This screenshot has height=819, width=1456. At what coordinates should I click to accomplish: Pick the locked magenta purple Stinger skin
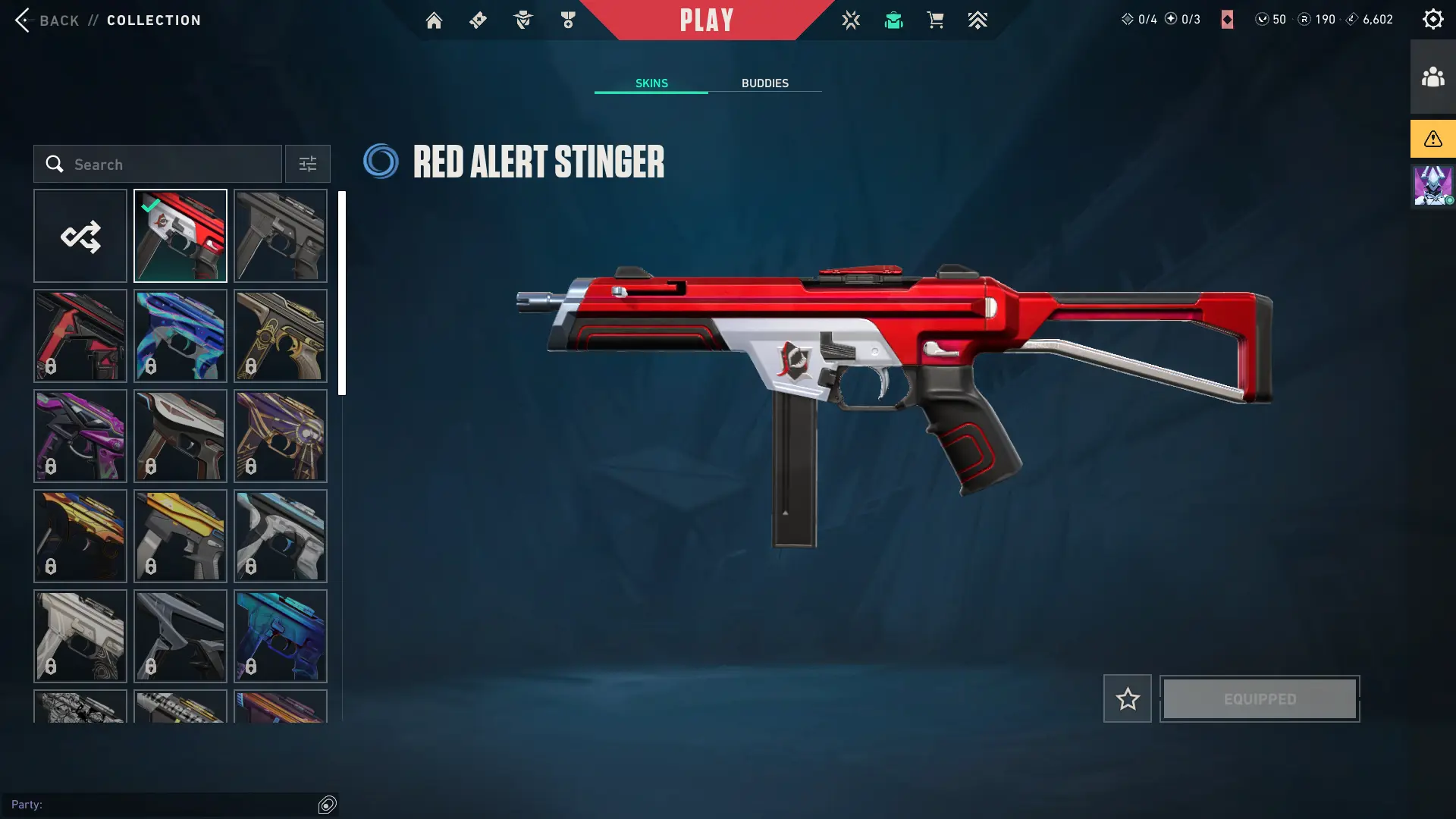tap(80, 436)
